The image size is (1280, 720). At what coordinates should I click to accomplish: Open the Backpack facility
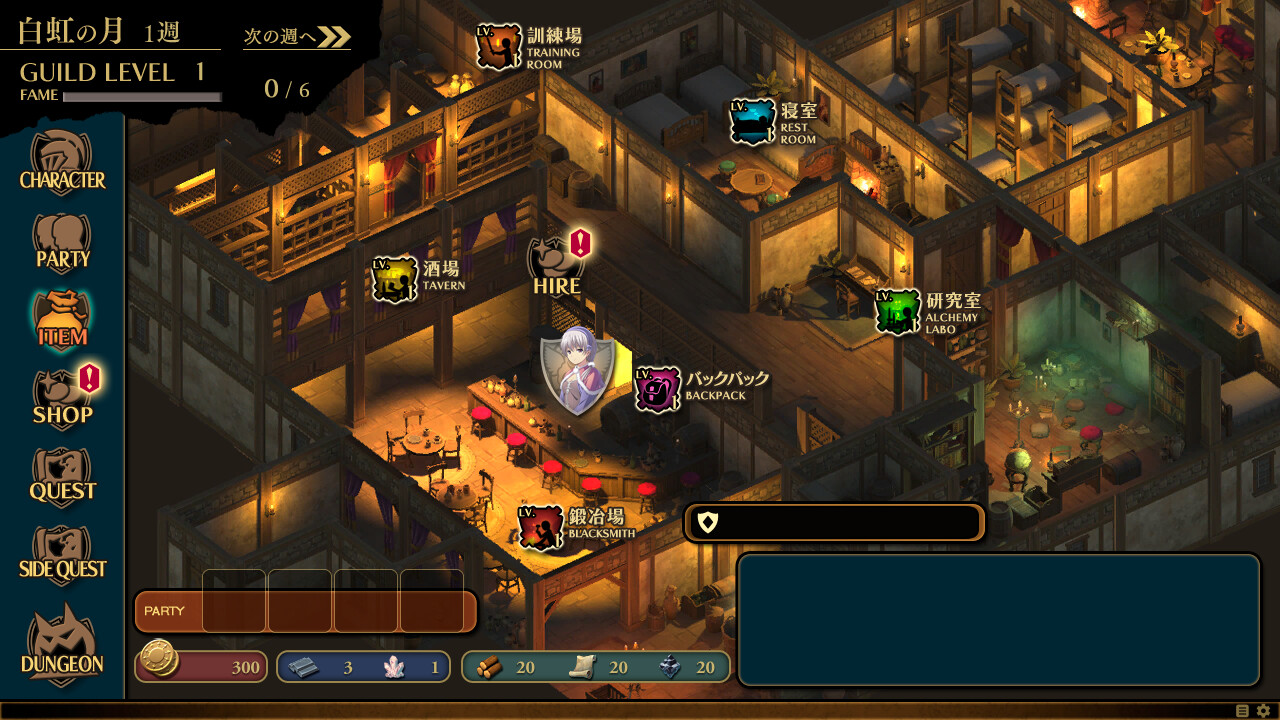pos(658,388)
